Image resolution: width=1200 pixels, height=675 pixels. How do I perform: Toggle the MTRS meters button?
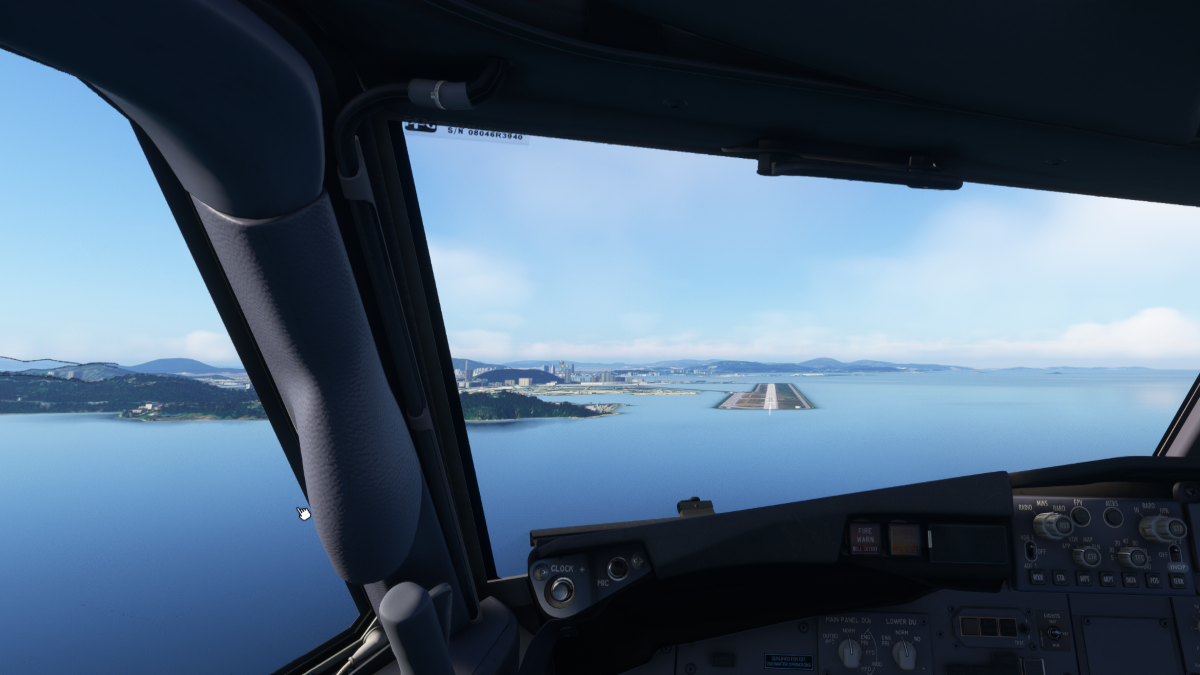(1113, 517)
